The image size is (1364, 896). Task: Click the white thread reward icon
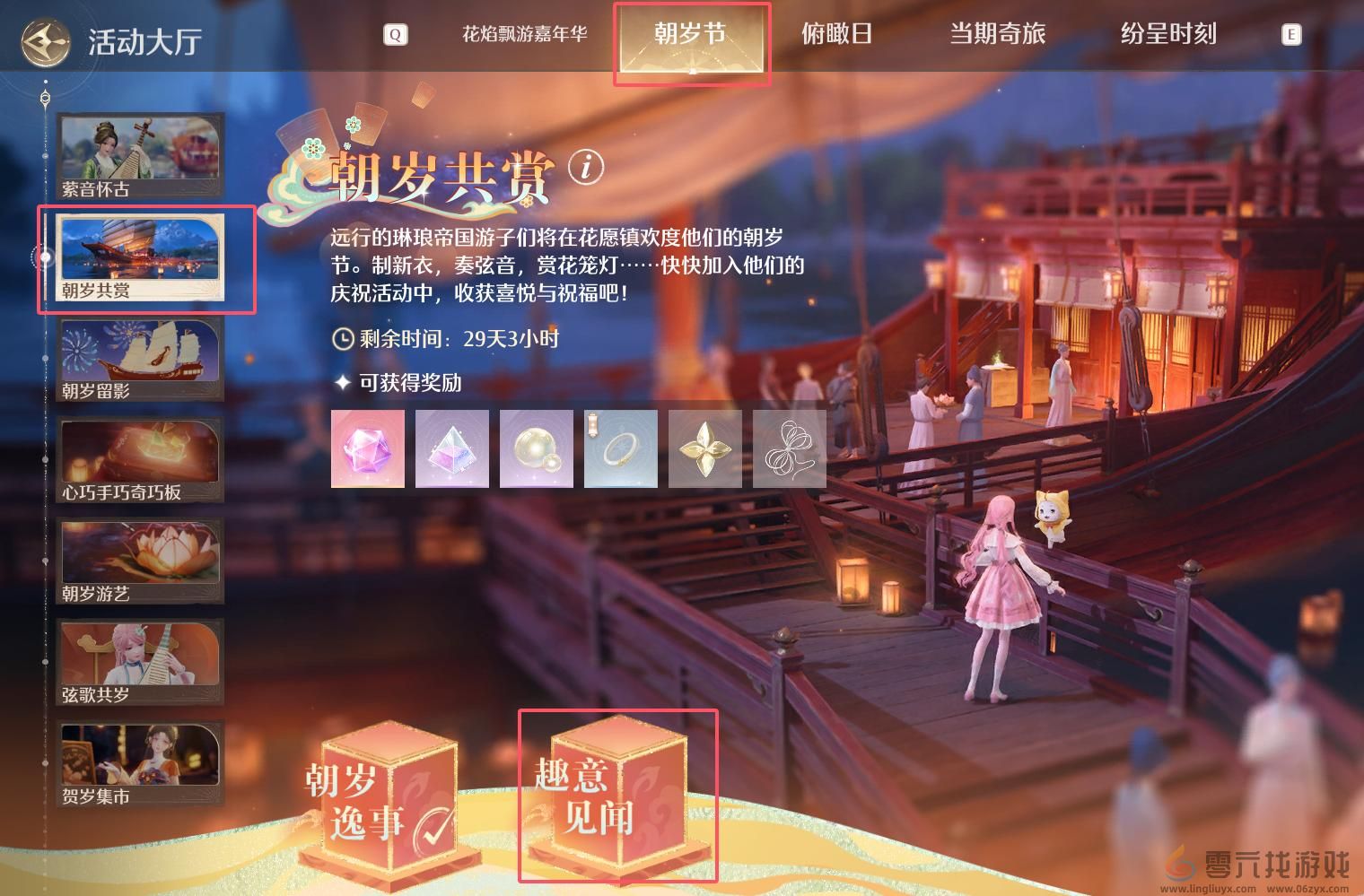pos(789,448)
